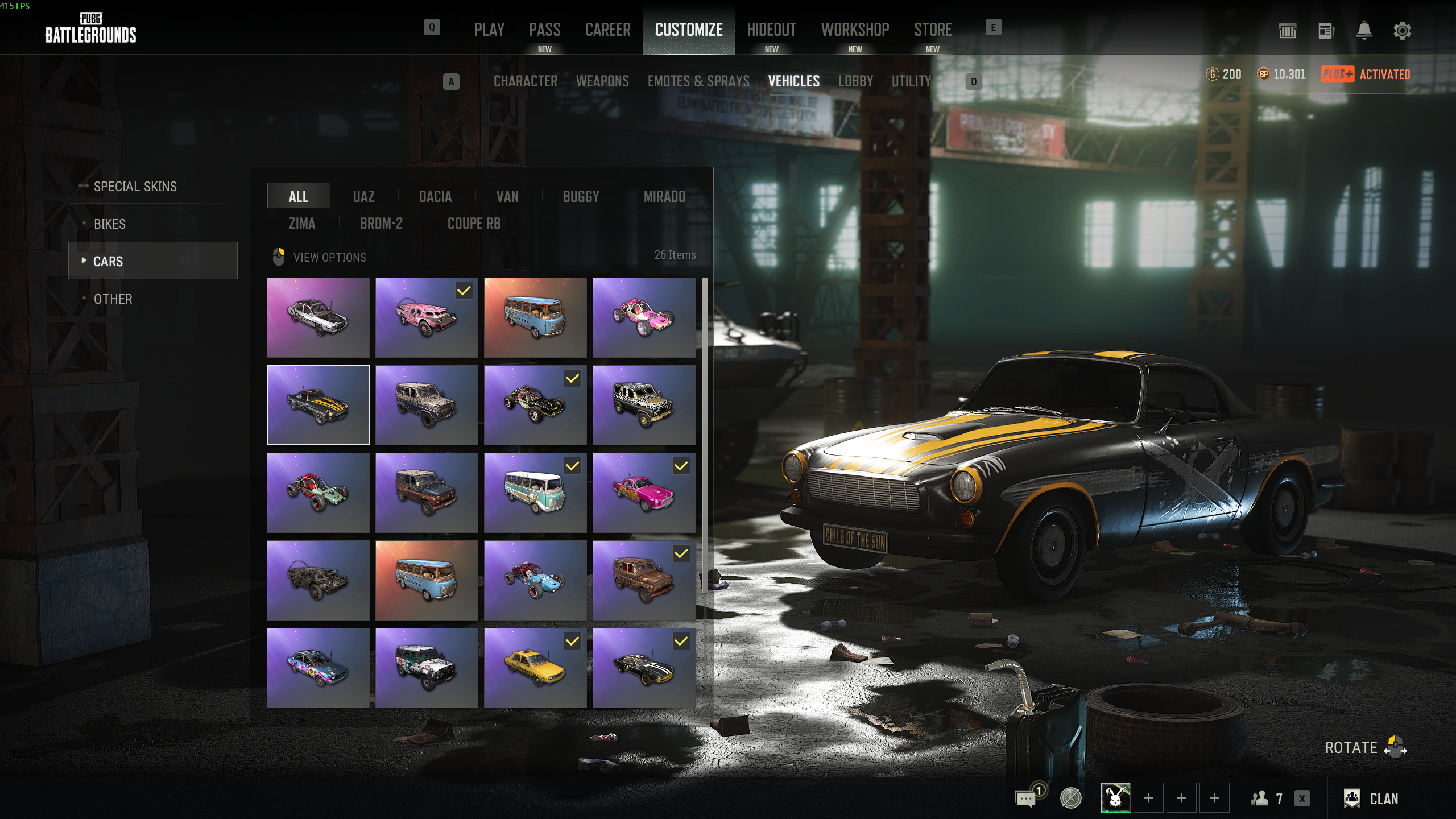
Task: Filter skins by Coupe RB
Action: point(474,224)
